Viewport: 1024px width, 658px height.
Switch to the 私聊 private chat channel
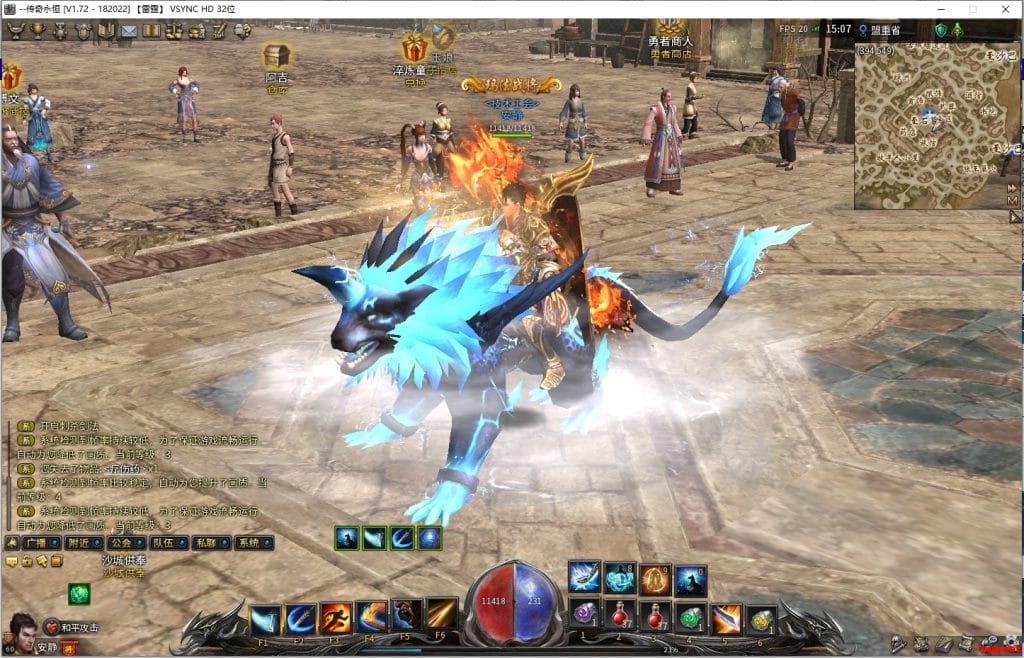point(206,543)
